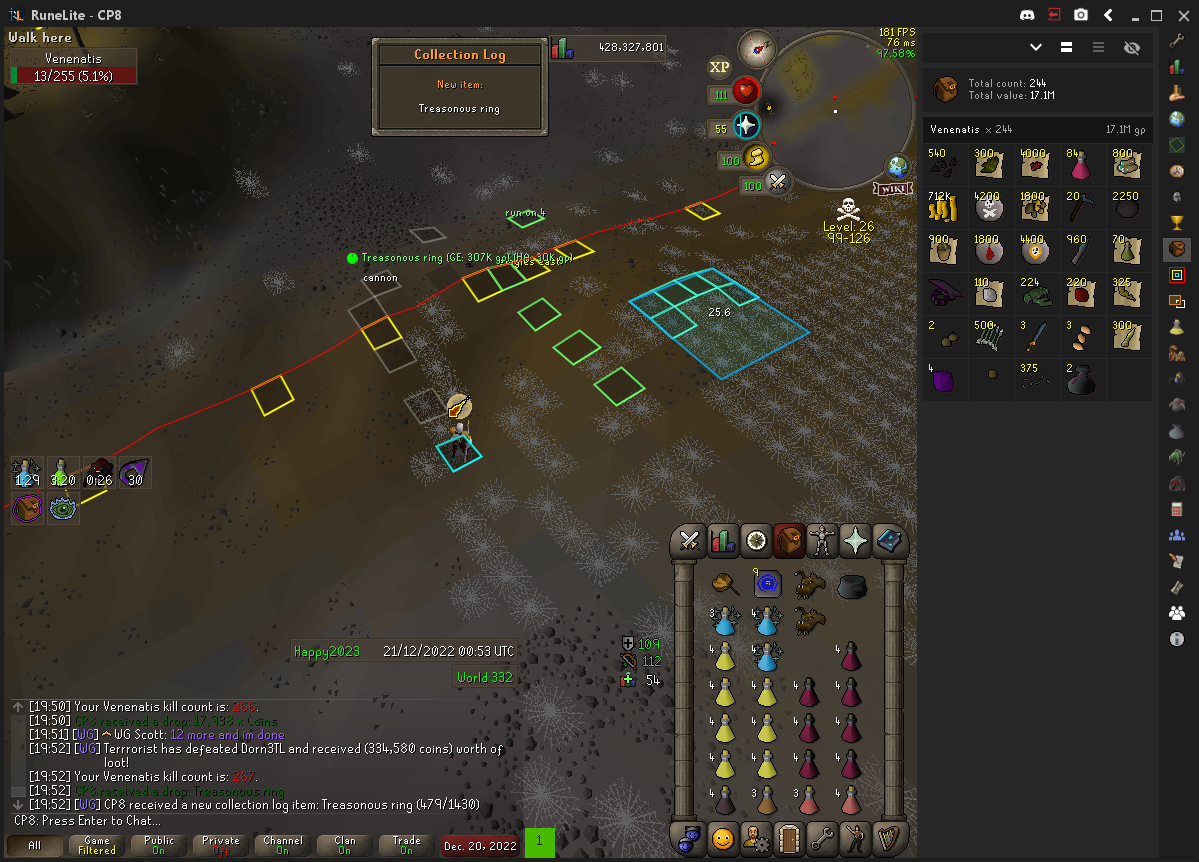
Task: Switch to the Skills tab
Action: (722, 541)
